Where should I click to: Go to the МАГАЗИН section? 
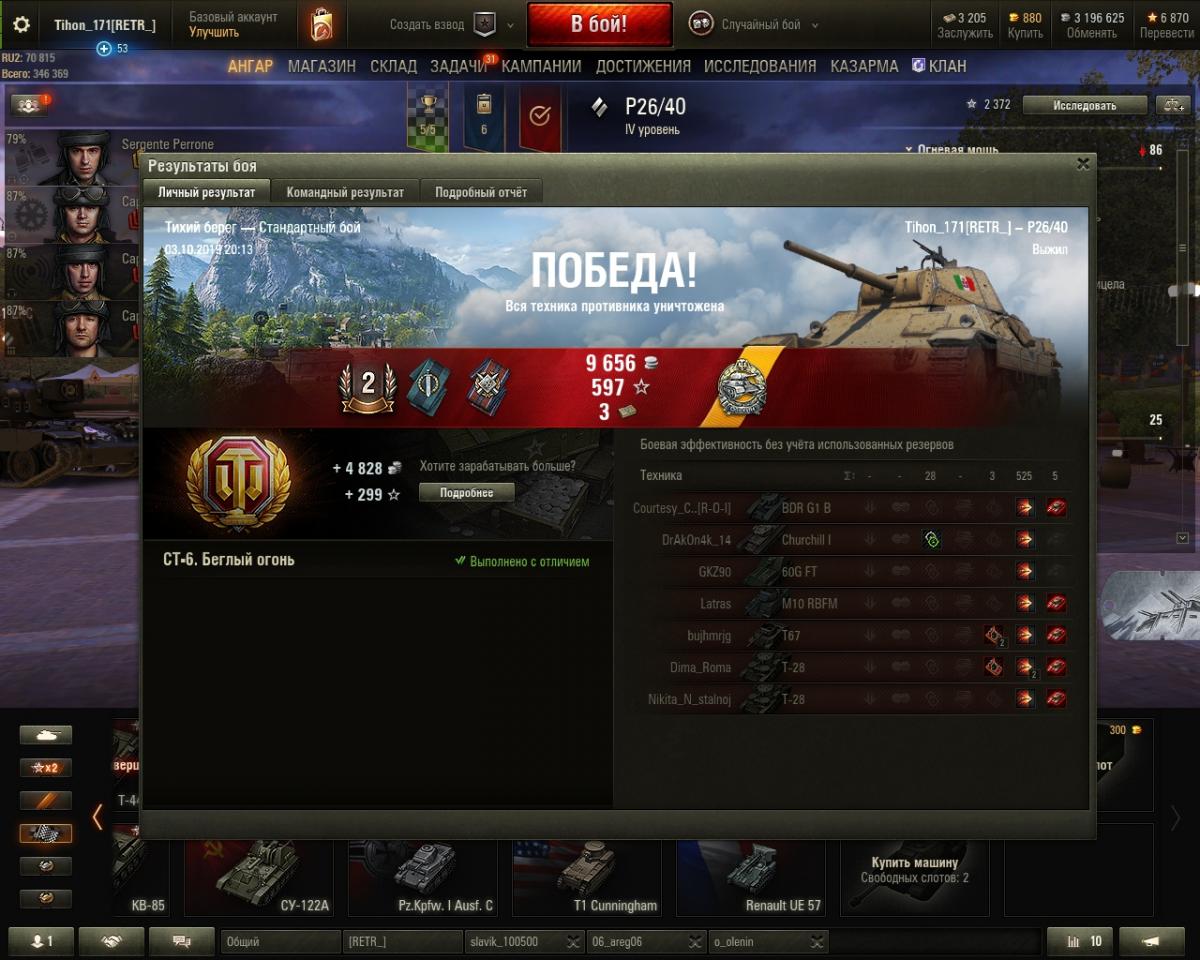pyautogui.click(x=322, y=66)
